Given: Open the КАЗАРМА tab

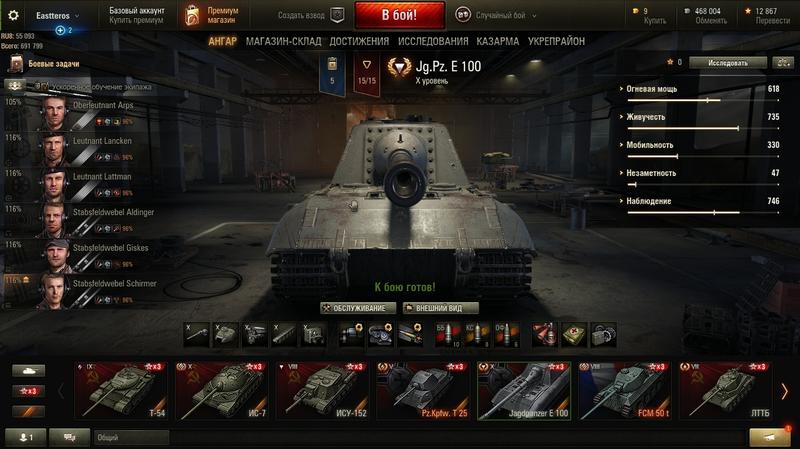Looking at the screenshot, I should click(x=497, y=42).
